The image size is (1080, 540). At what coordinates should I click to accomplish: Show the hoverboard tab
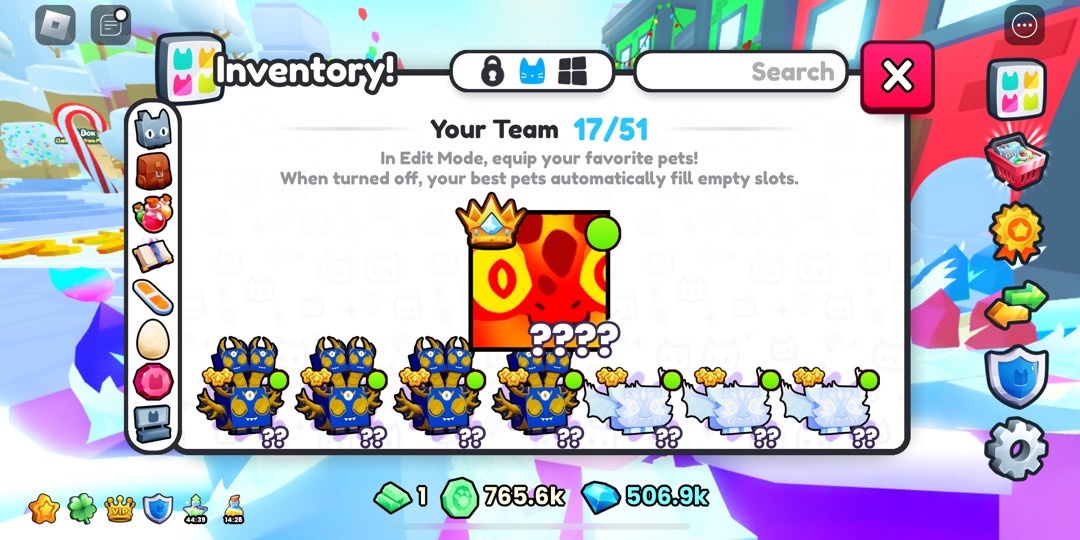pyautogui.click(x=153, y=298)
